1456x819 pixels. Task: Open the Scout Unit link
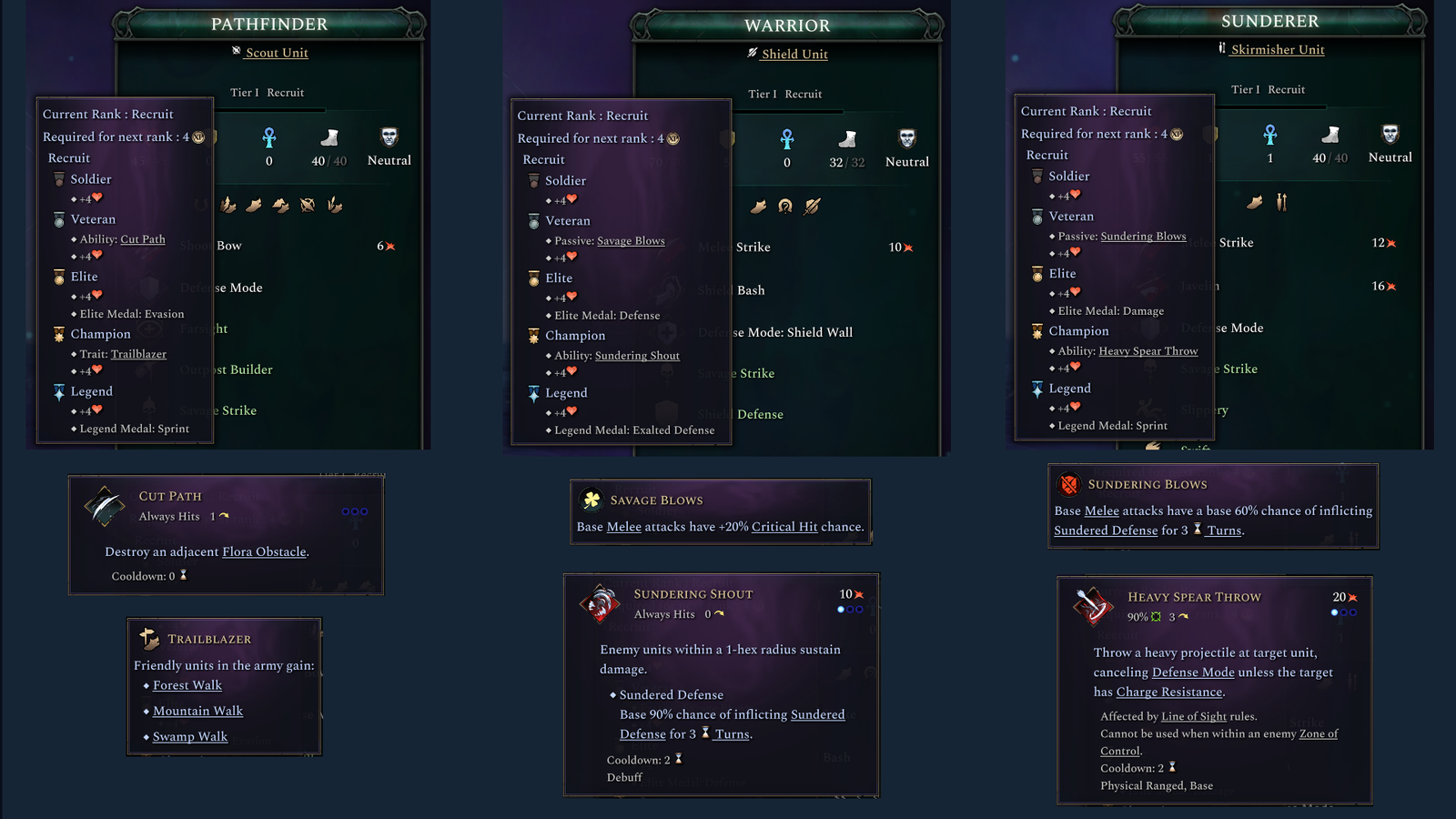[276, 52]
